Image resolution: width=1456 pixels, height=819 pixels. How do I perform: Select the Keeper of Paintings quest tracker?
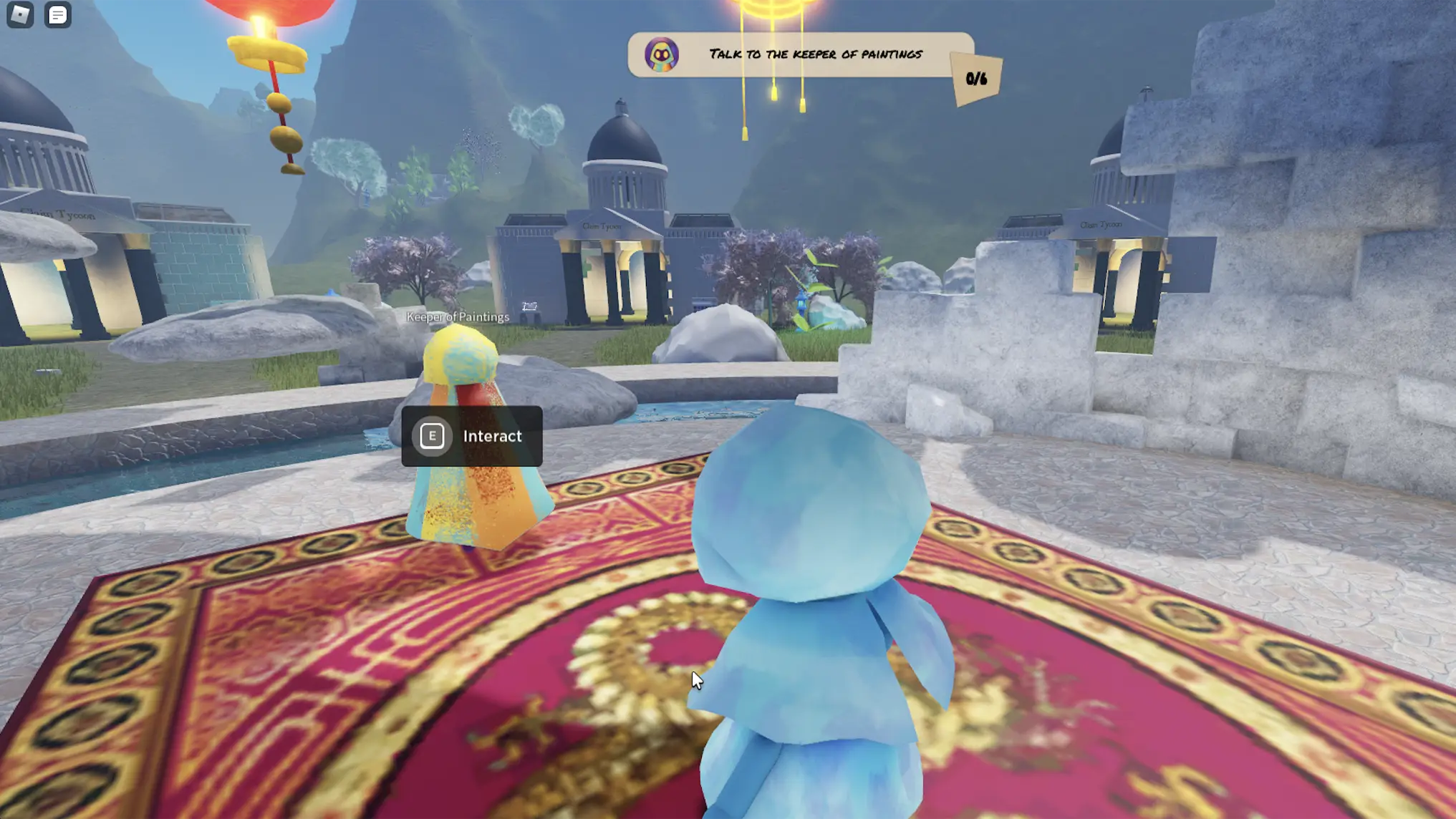[799, 54]
